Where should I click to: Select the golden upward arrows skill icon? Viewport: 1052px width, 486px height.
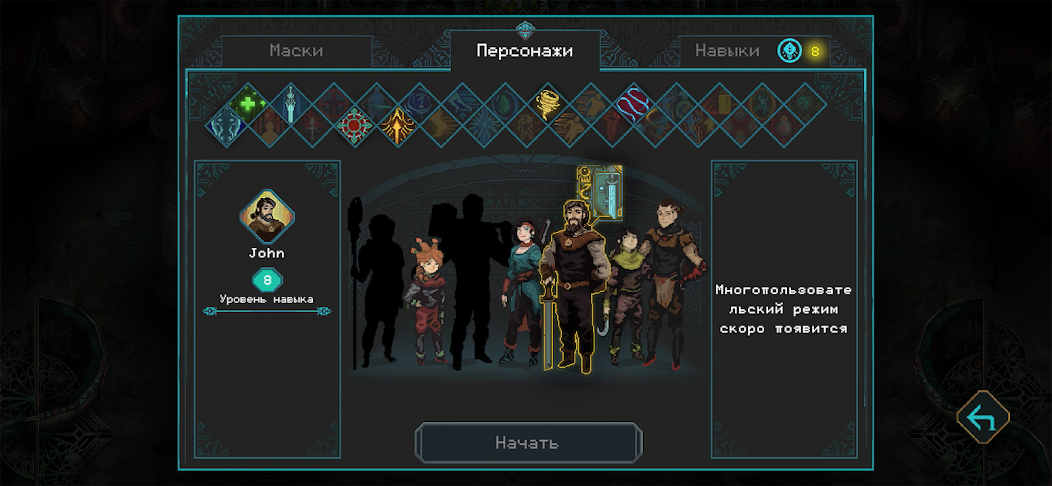click(x=398, y=127)
